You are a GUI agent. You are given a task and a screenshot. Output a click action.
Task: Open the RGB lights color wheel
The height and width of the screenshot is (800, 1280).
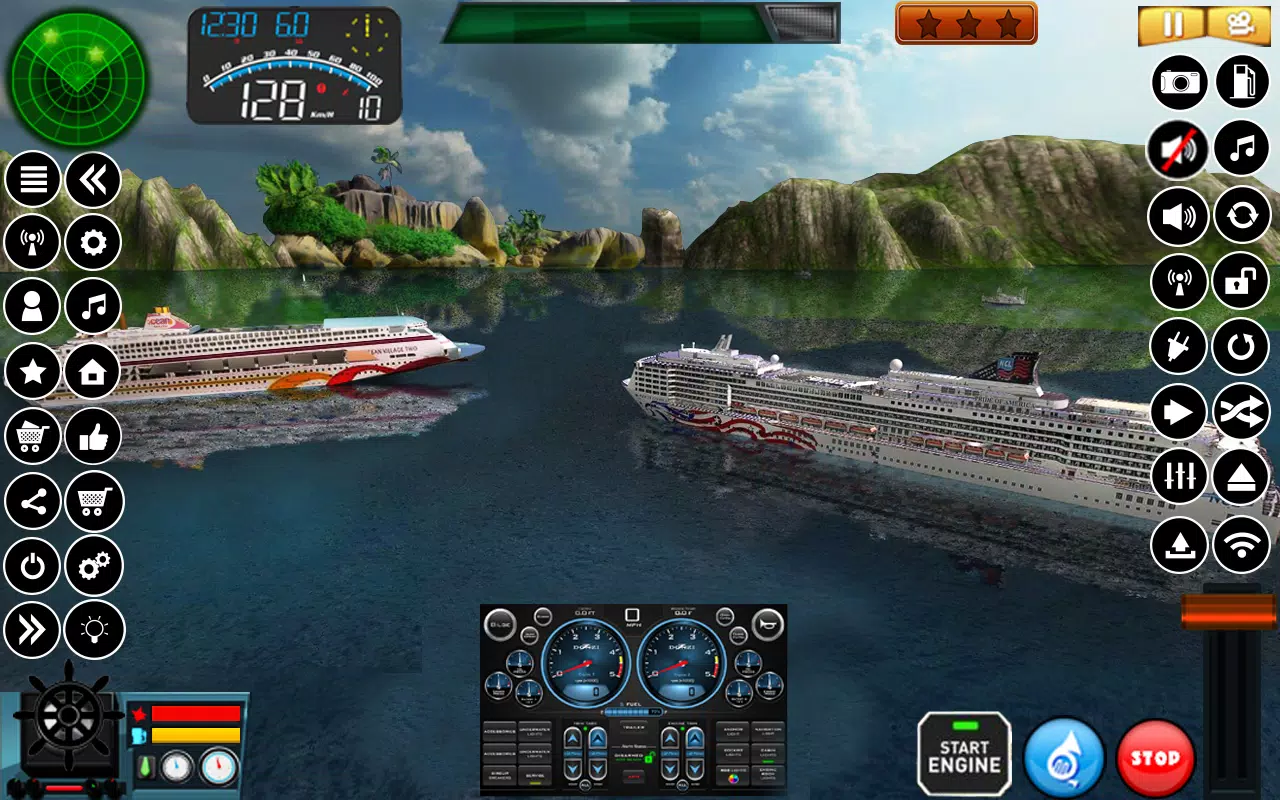[733, 778]
